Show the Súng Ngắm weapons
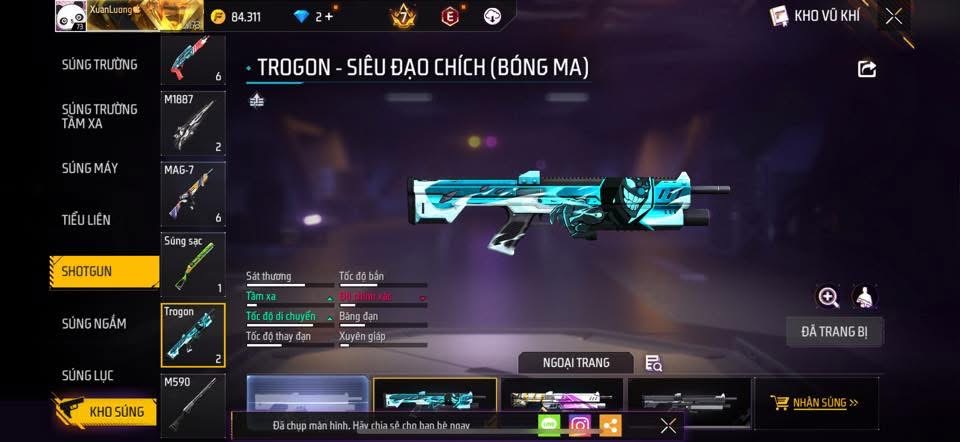Screen dimensions: 960x442 94,323
